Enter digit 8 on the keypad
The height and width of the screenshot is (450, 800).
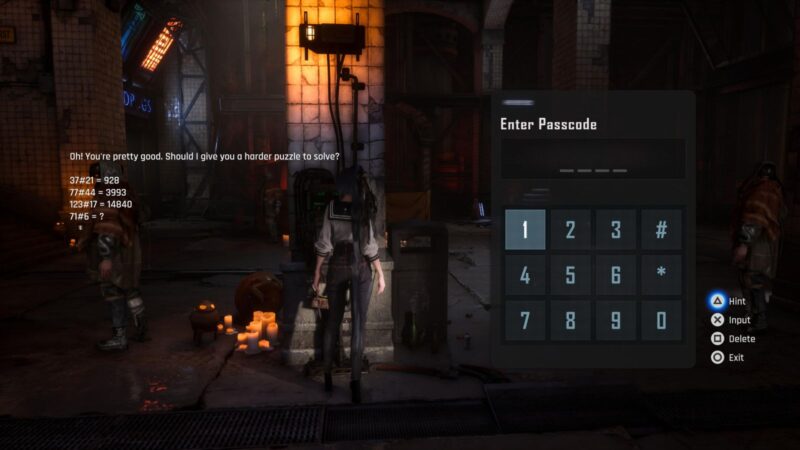pos(570,321)
